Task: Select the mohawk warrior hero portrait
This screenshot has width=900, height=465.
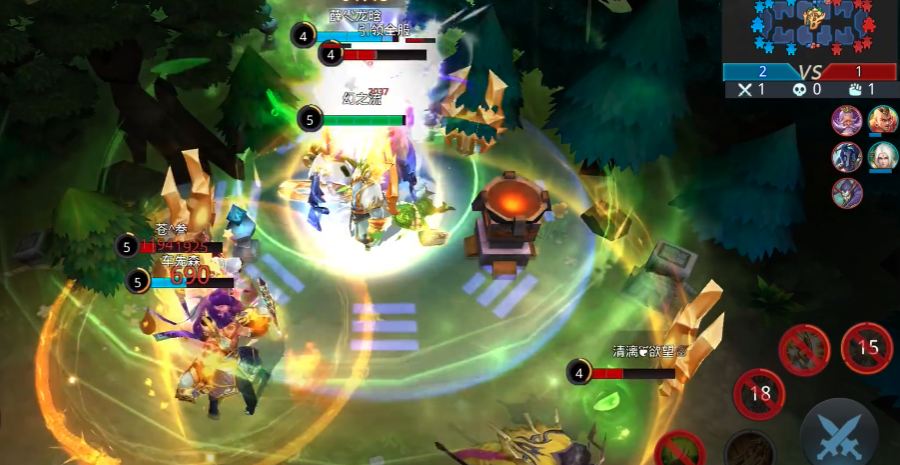Action: (882, 120)
